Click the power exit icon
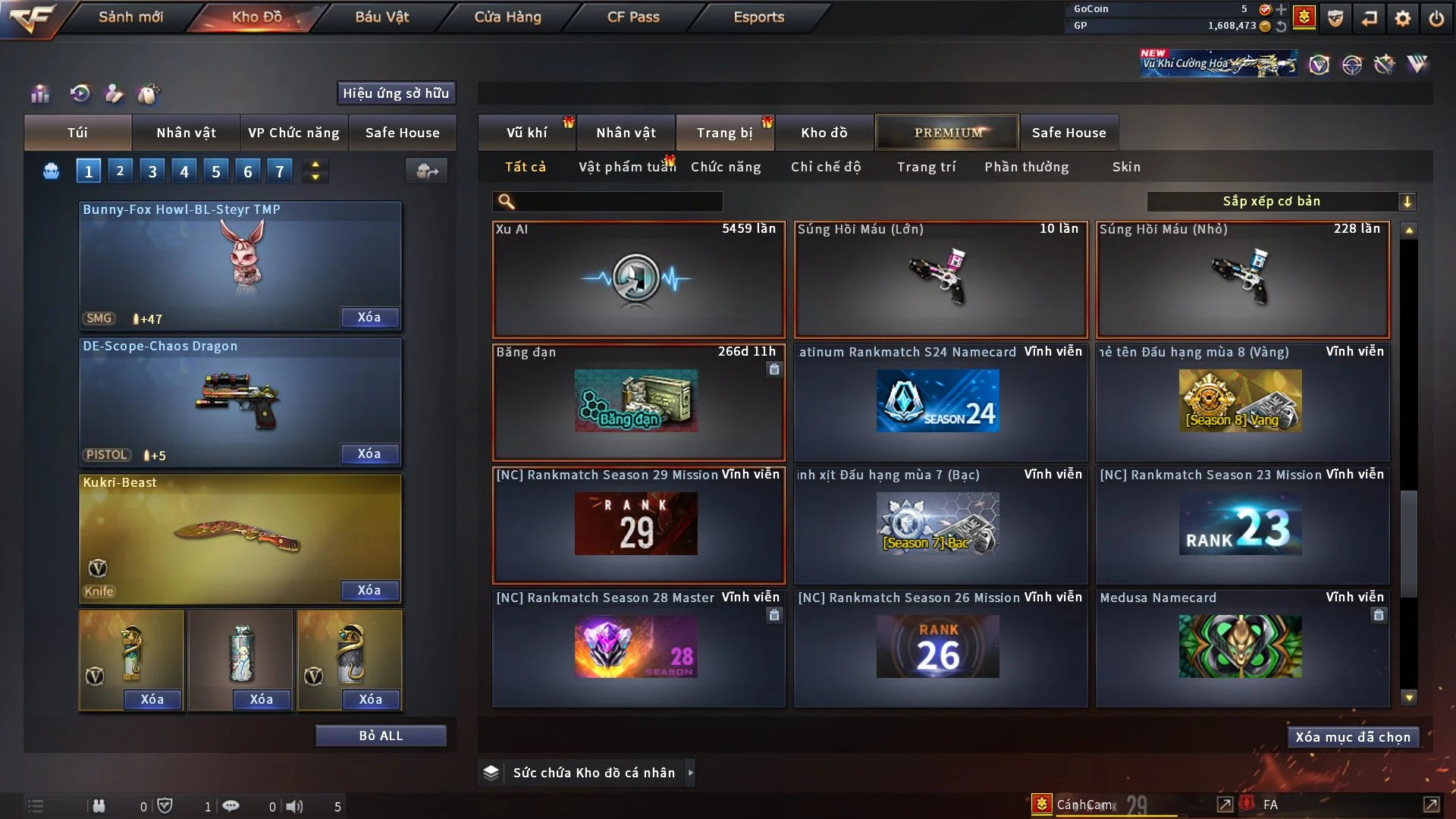 1436,18
